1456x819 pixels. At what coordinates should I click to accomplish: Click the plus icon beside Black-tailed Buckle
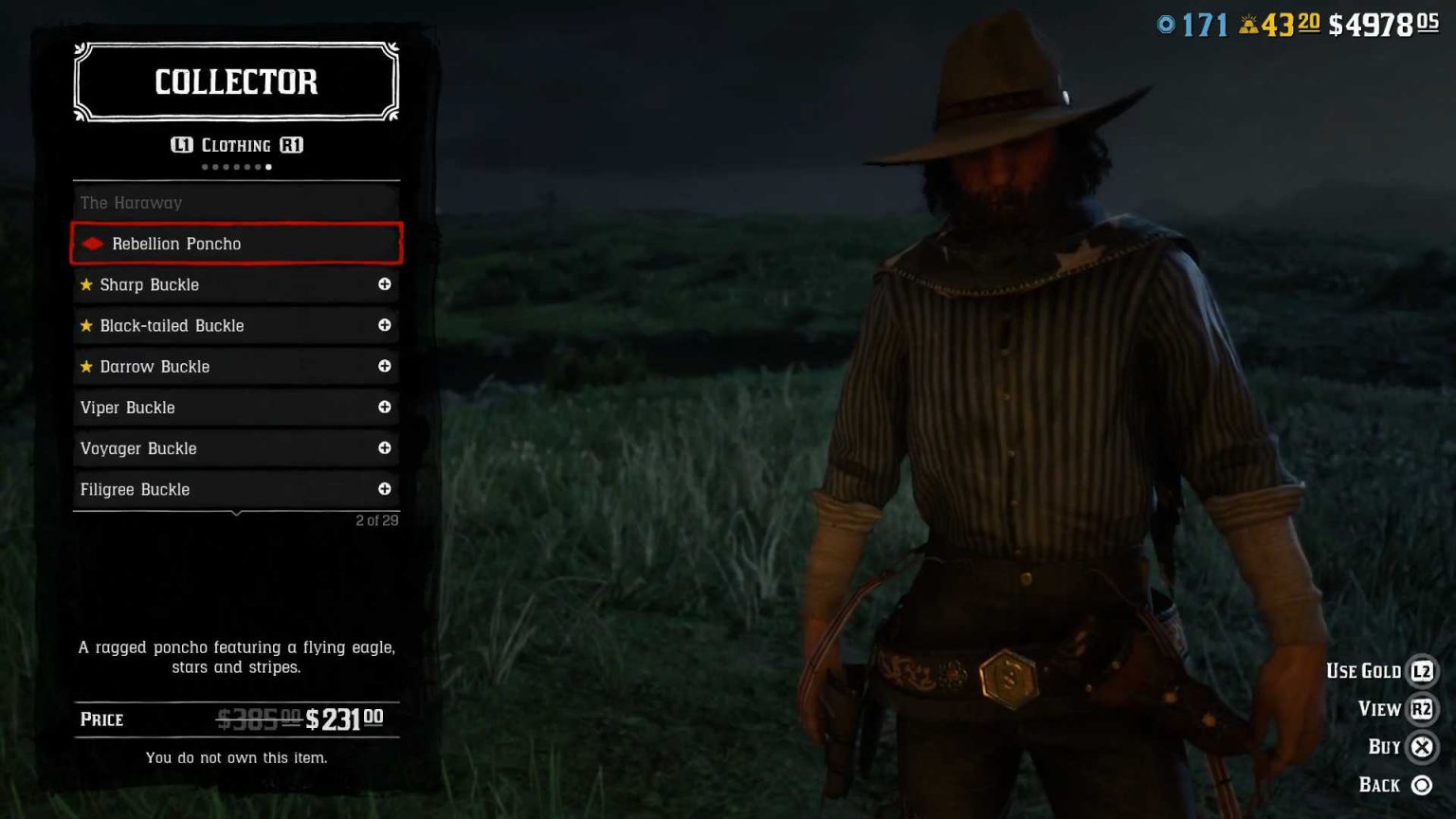point(385,325)
